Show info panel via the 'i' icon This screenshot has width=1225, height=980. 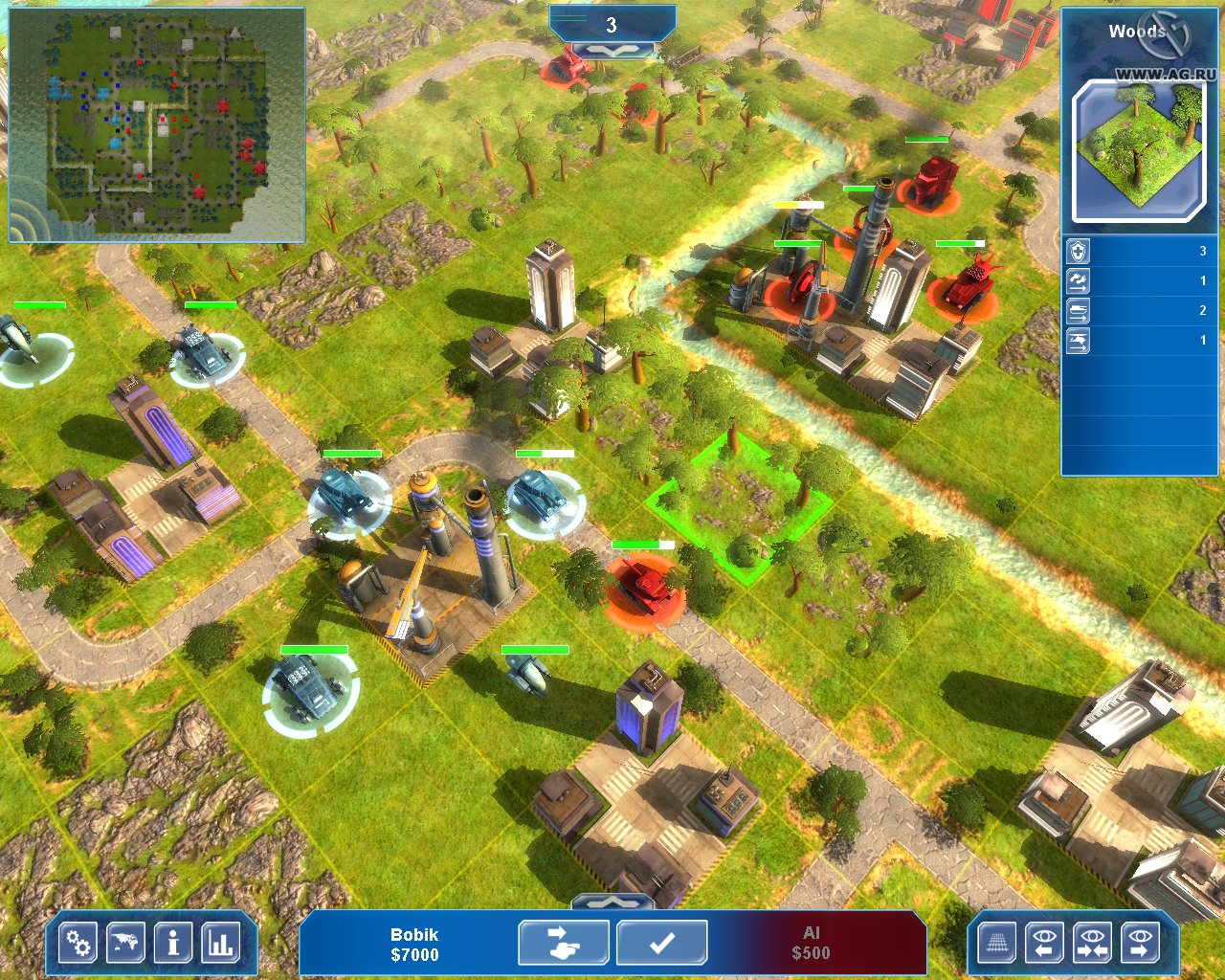172,944
